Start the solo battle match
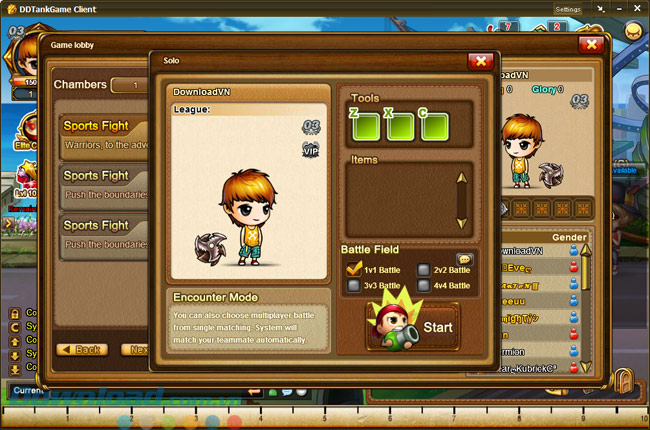The height and width of the screenshot is (430, 650). click(x=413, y=325)
